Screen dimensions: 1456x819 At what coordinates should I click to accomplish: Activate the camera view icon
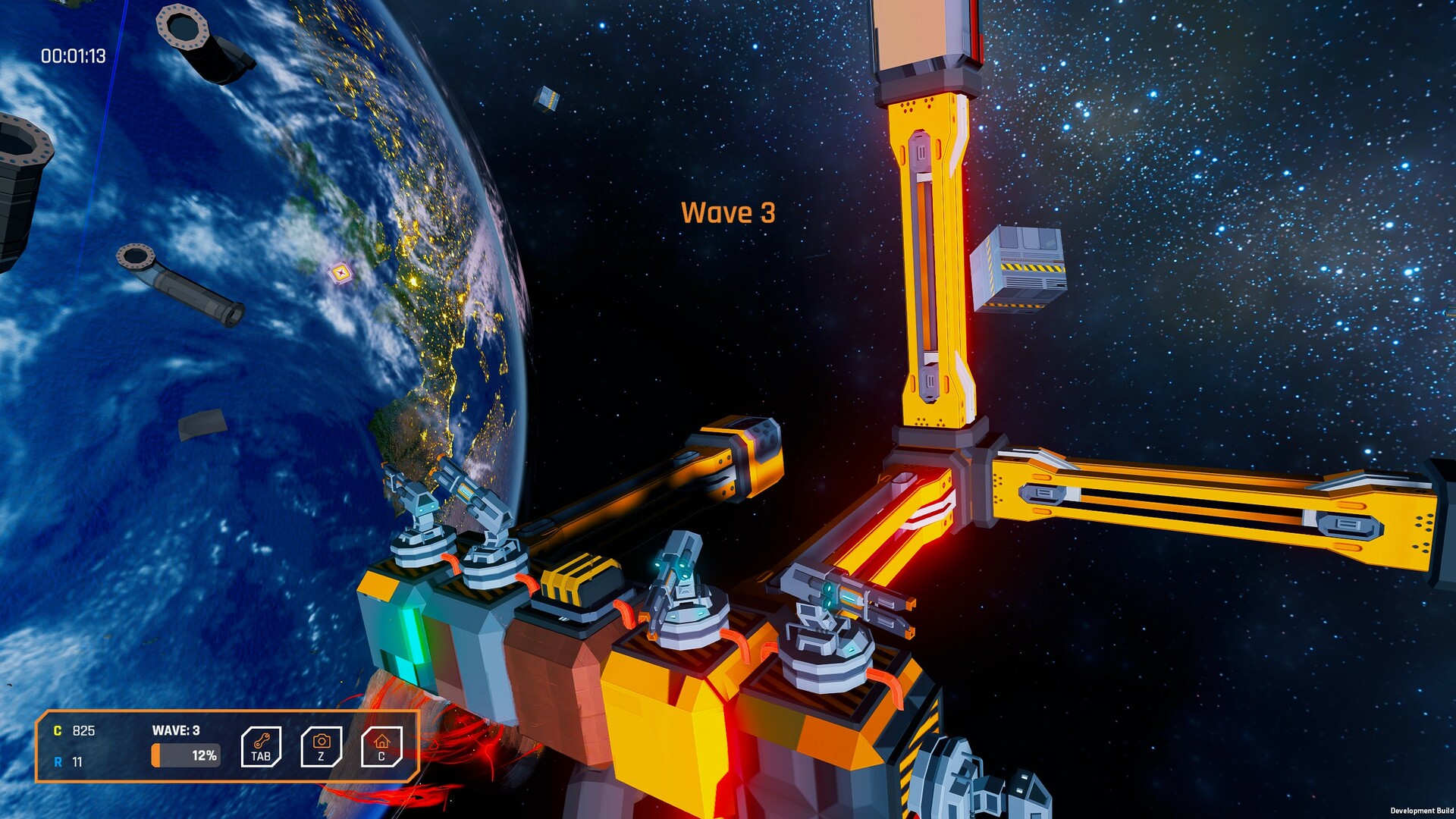click(x=322, y=746)
